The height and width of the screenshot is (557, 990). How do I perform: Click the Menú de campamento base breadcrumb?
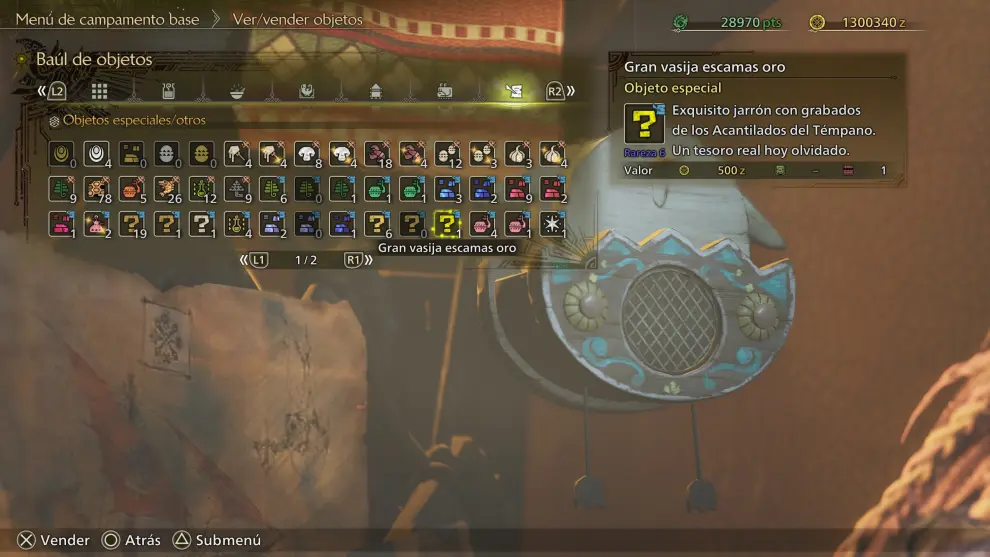coord(107,19)
